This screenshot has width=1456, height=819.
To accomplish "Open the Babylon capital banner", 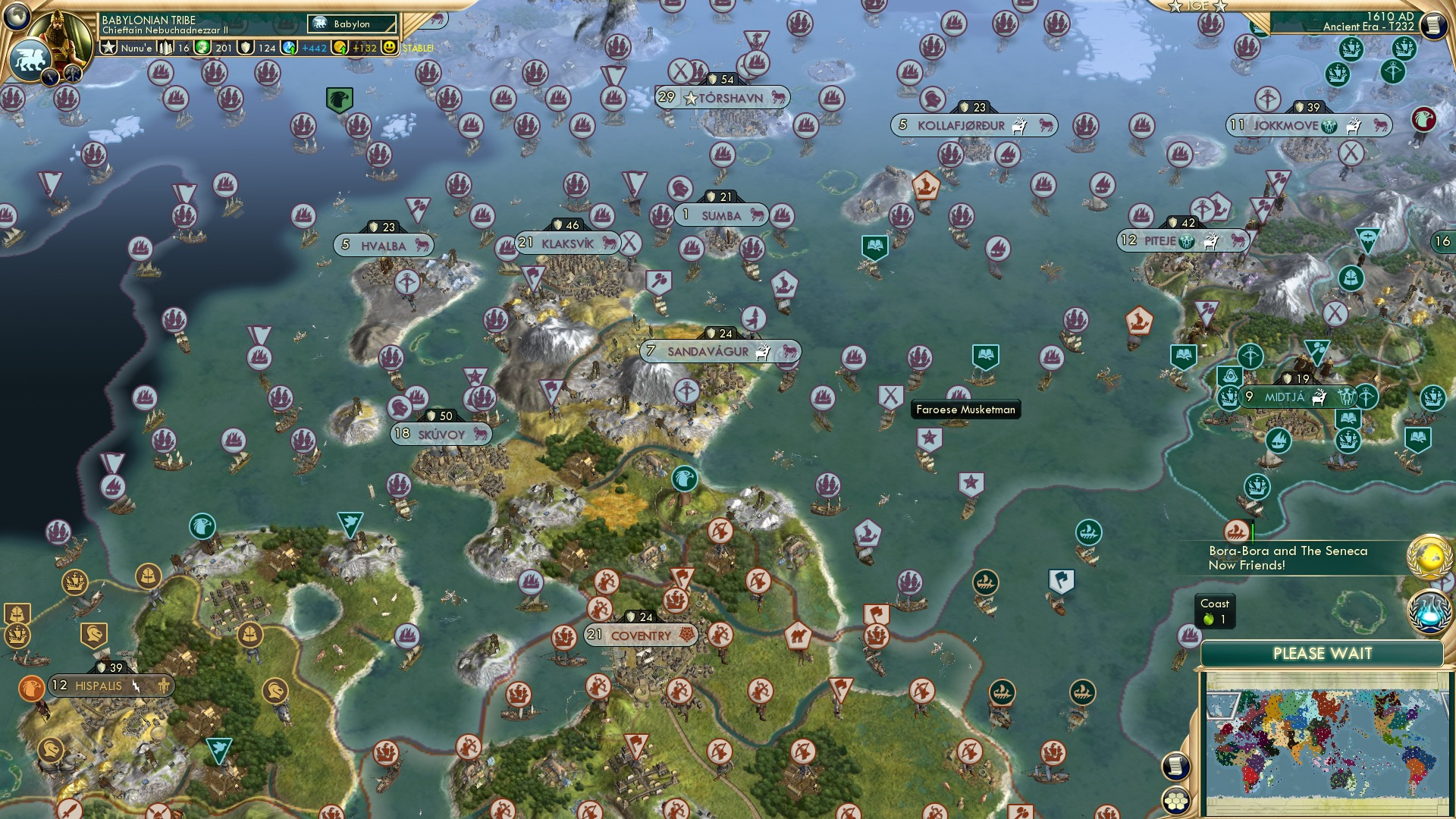I will (x=350, y=24).
